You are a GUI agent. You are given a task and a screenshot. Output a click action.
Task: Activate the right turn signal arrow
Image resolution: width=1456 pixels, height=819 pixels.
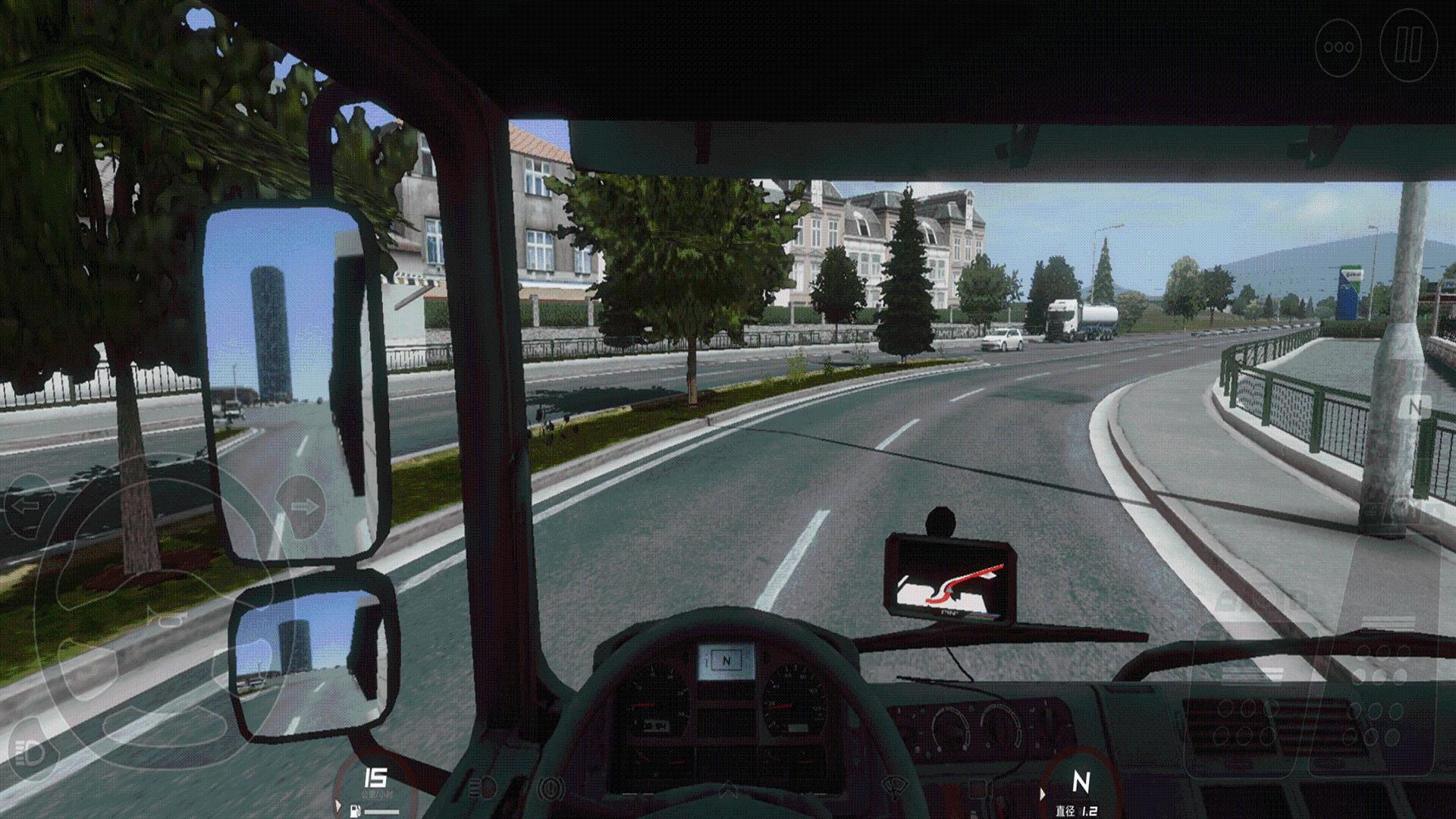(x=303, y=507)
